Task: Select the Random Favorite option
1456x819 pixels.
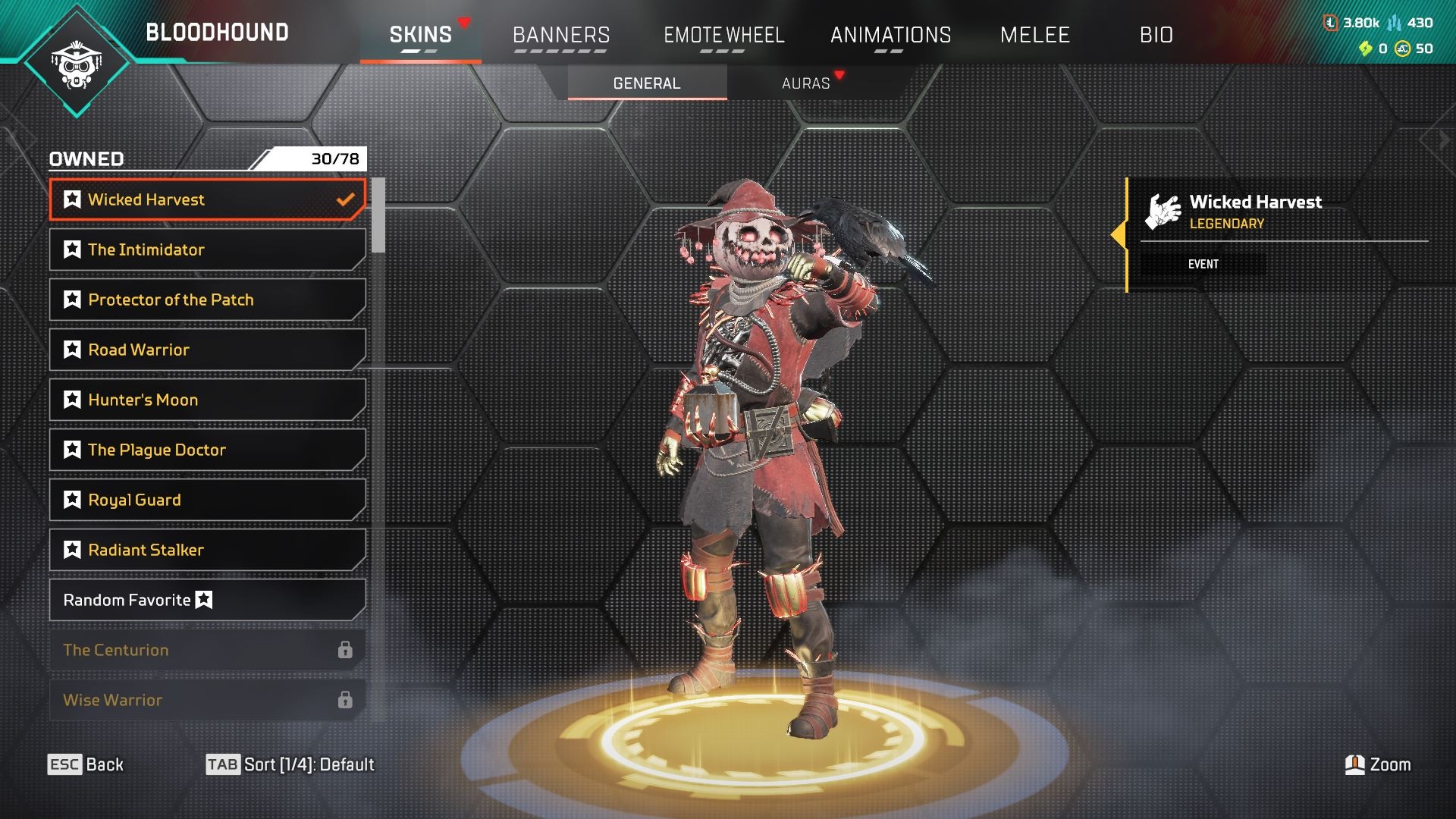Action: point(207,600)
